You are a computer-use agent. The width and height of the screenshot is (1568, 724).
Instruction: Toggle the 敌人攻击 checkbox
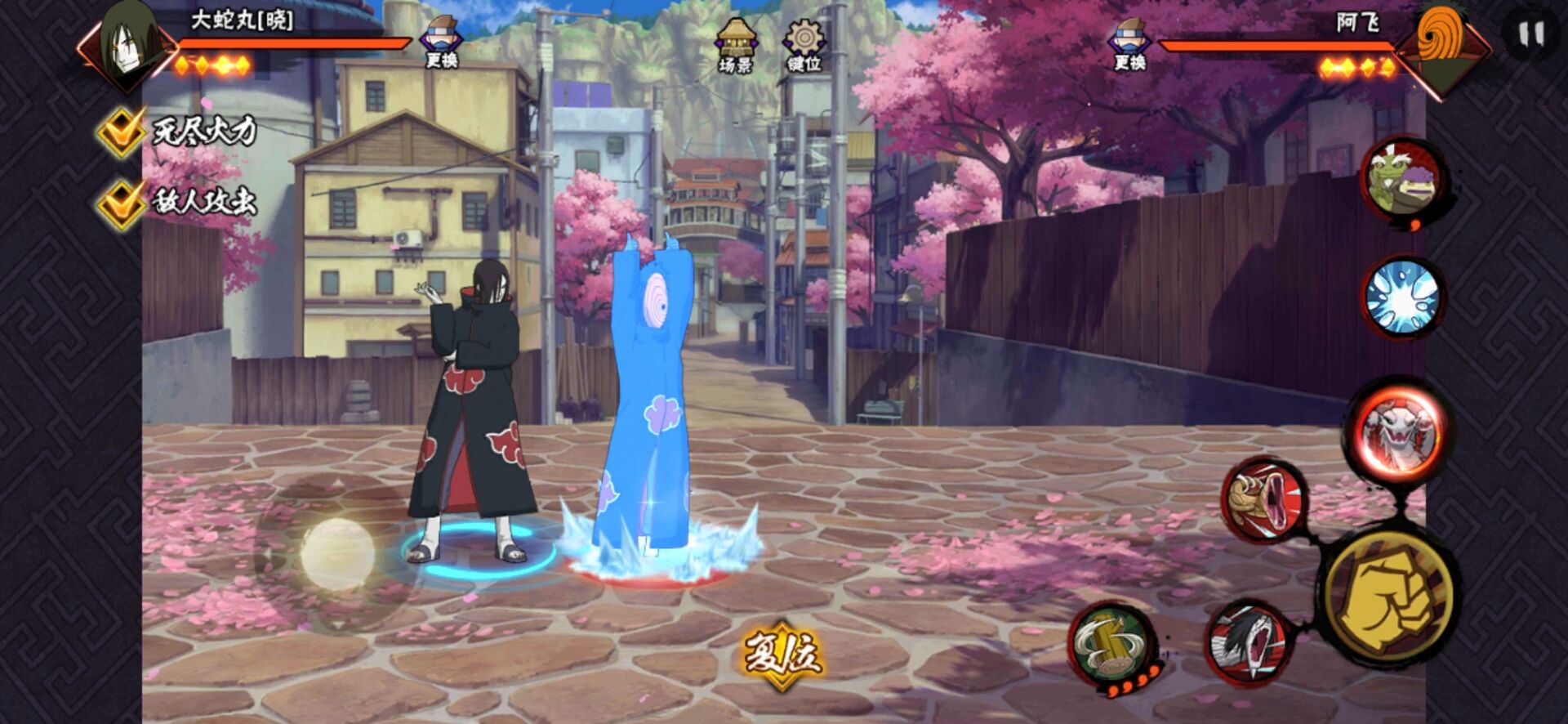click(x=121, y=202)
